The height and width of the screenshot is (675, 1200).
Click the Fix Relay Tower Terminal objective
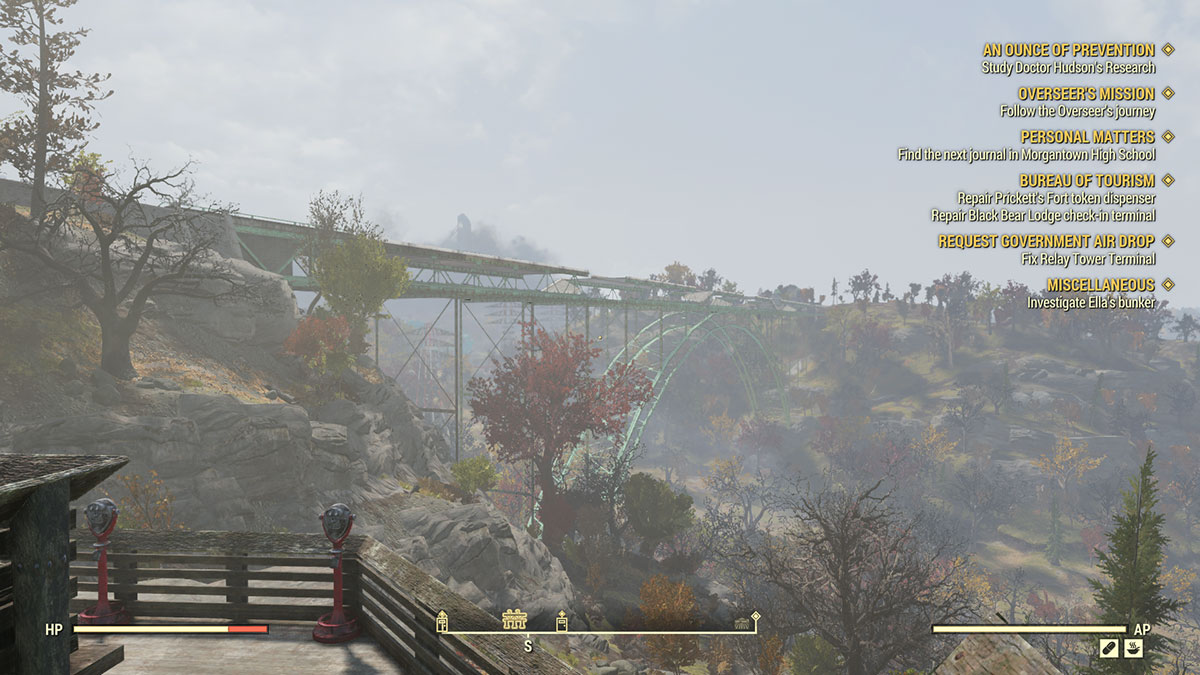1090,259
